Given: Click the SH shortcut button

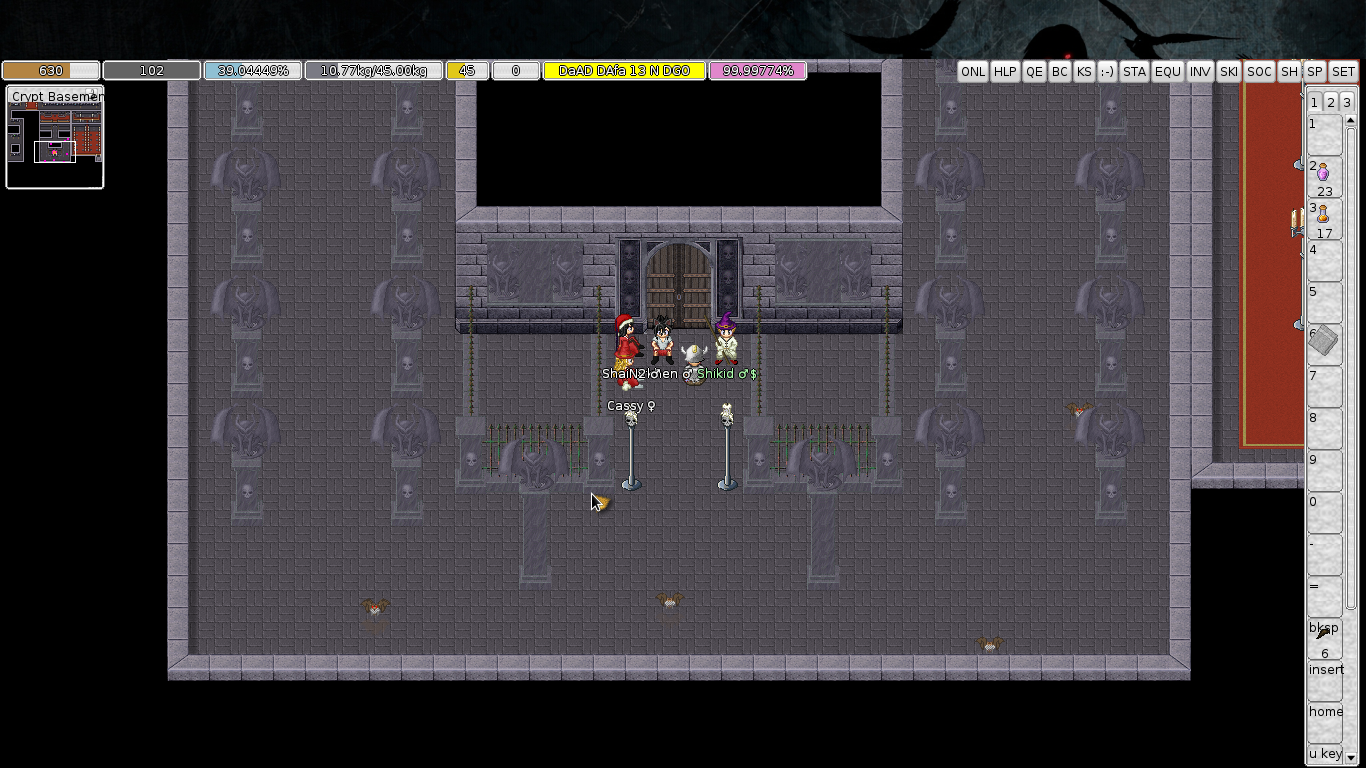Looking at the screenshot, I should (1290, 72).
